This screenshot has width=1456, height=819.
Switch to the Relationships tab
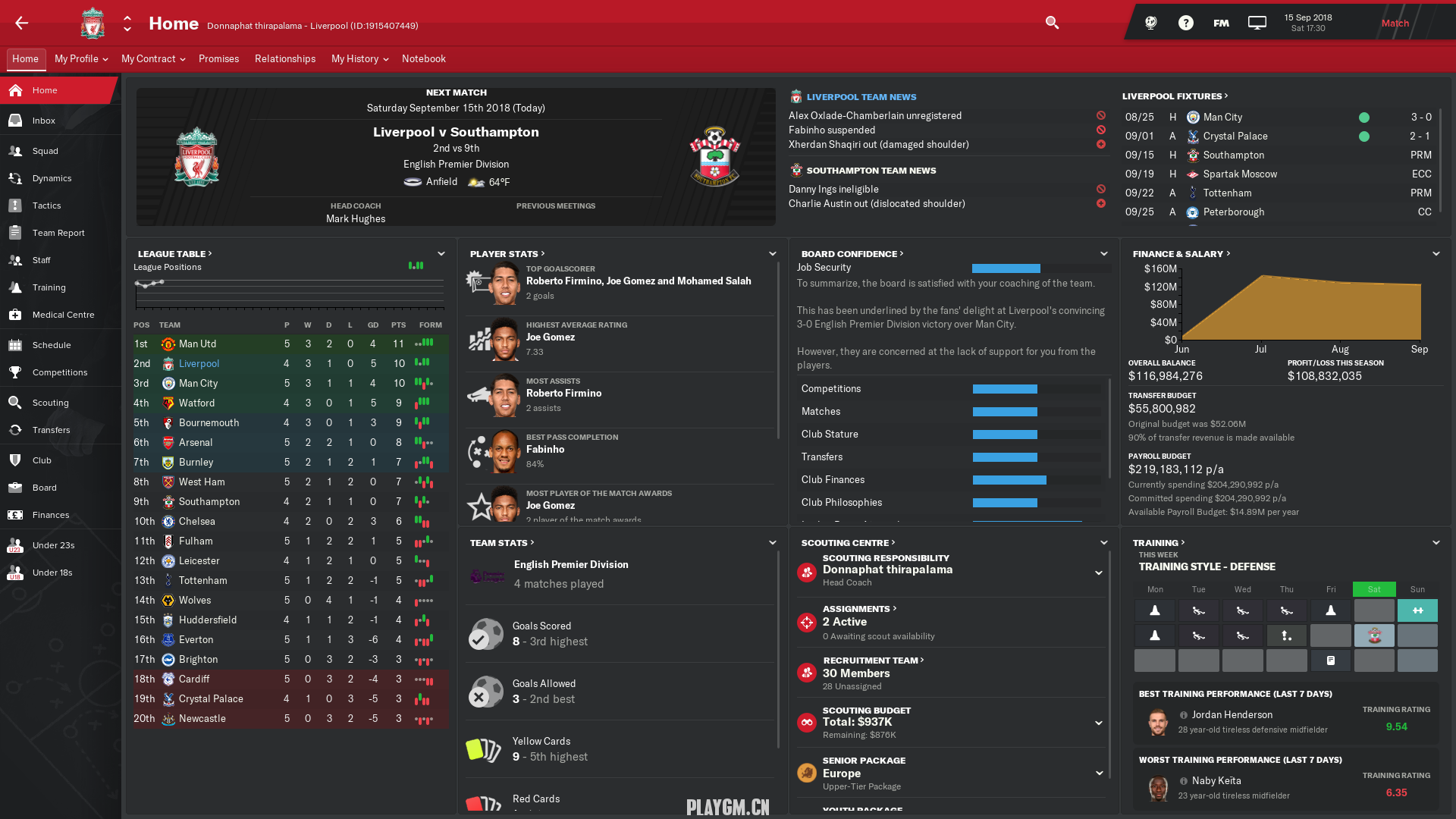tap(285, 59)
